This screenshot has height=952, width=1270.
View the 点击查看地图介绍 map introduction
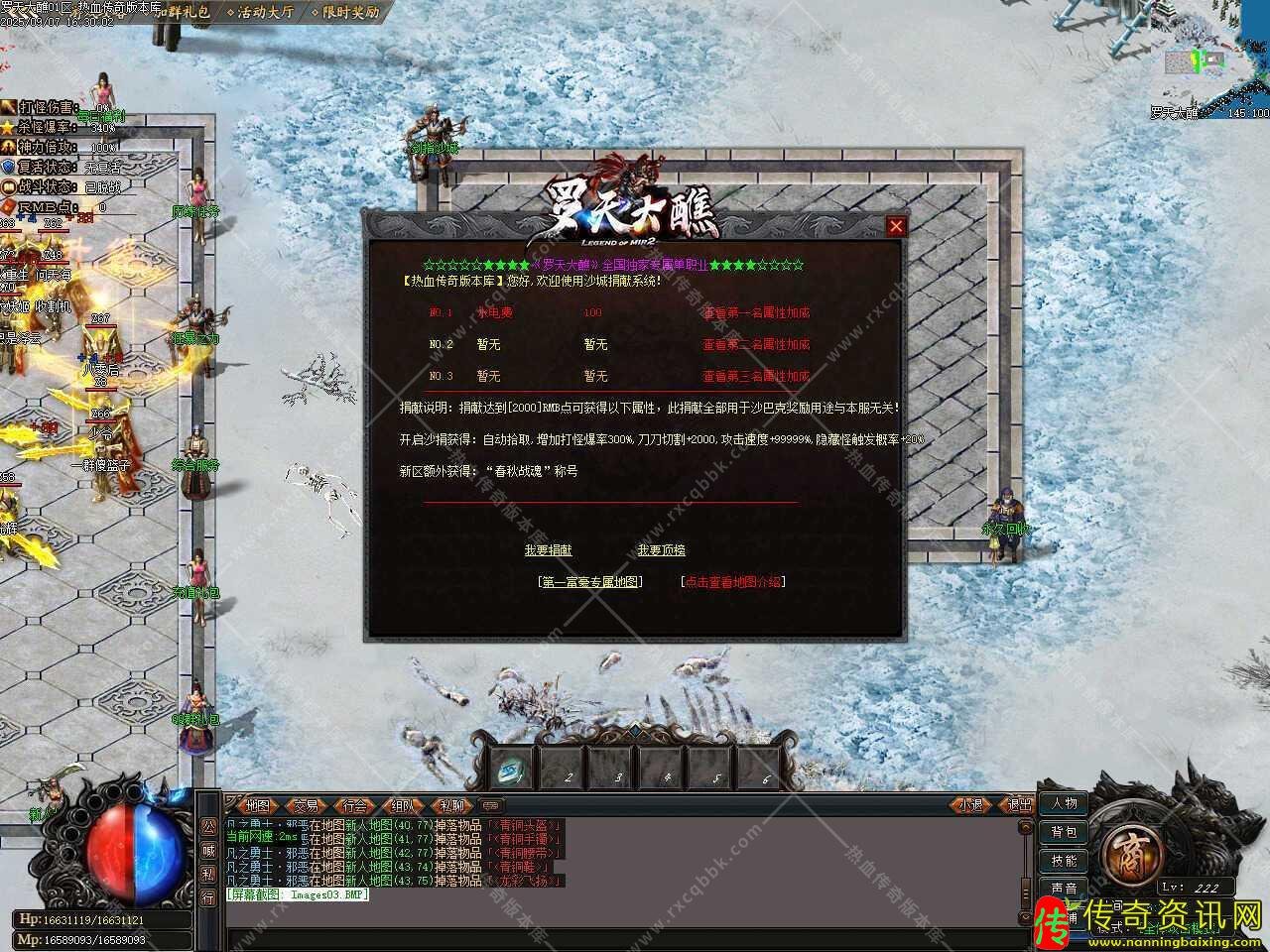(x=733, y=582)
